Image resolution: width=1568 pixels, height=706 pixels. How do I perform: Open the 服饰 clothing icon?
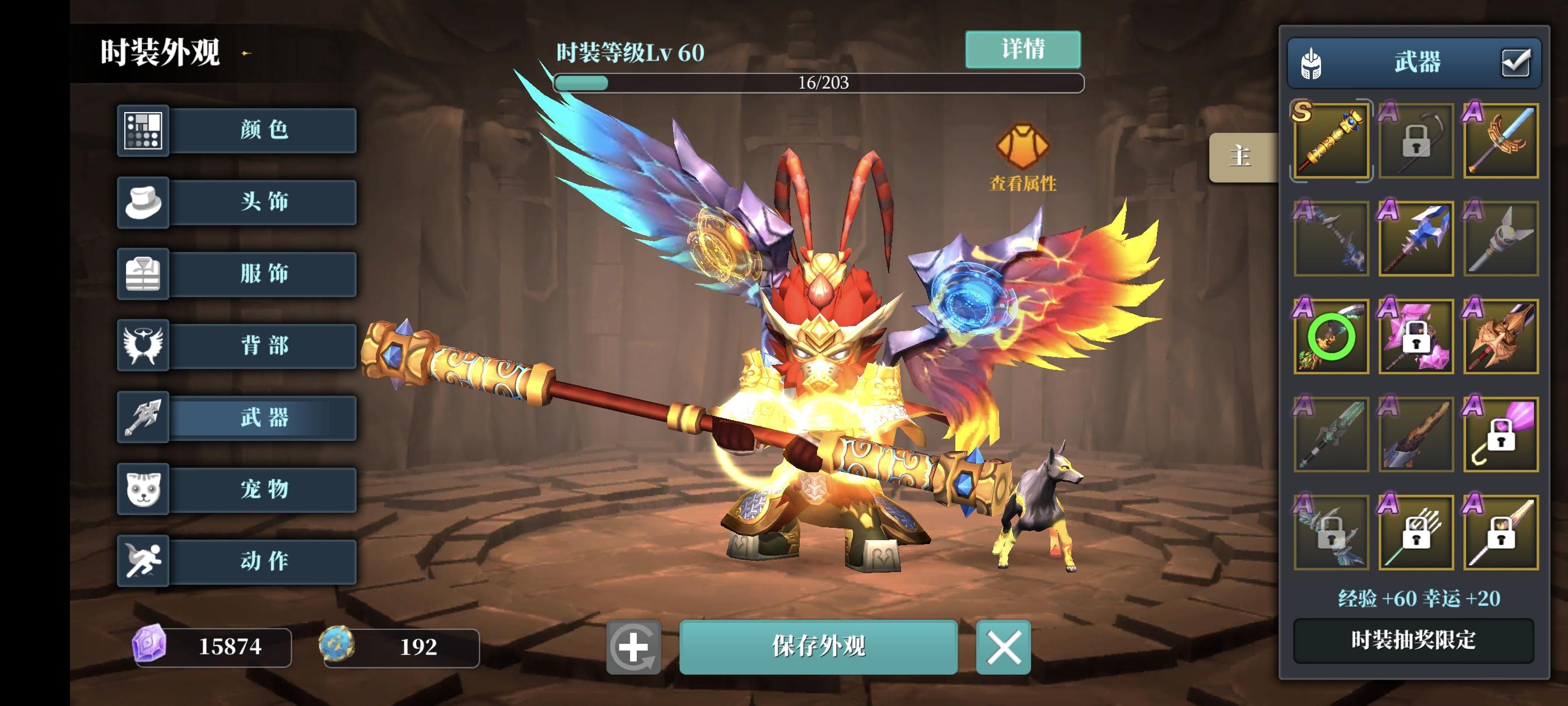coord(142,274)
